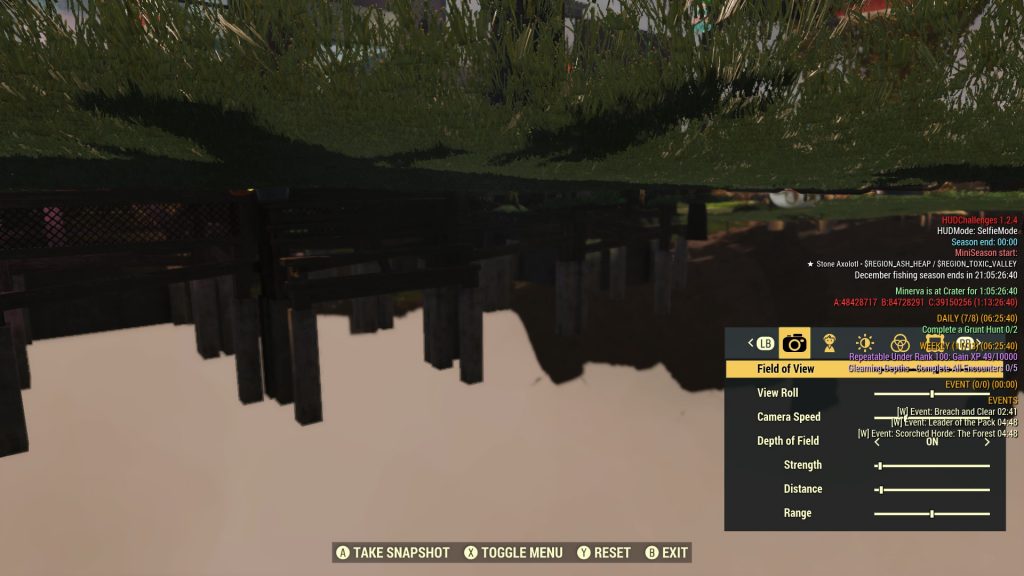Adjust the View Roll slider
The image size is (1024, 576).
pyautogui.click(x=932, y=393)
